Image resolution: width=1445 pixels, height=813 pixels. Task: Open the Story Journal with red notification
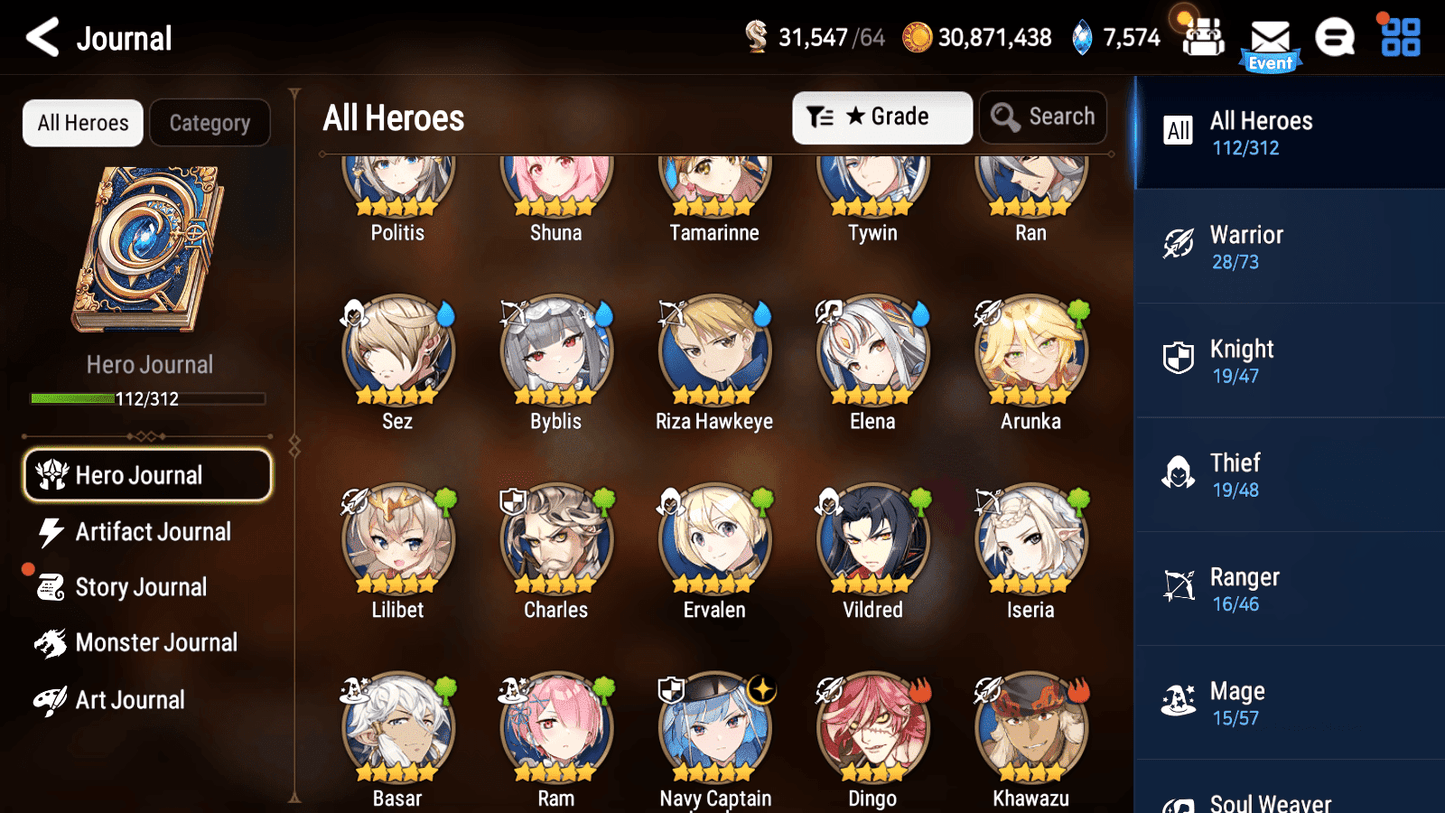click(138, 587)
